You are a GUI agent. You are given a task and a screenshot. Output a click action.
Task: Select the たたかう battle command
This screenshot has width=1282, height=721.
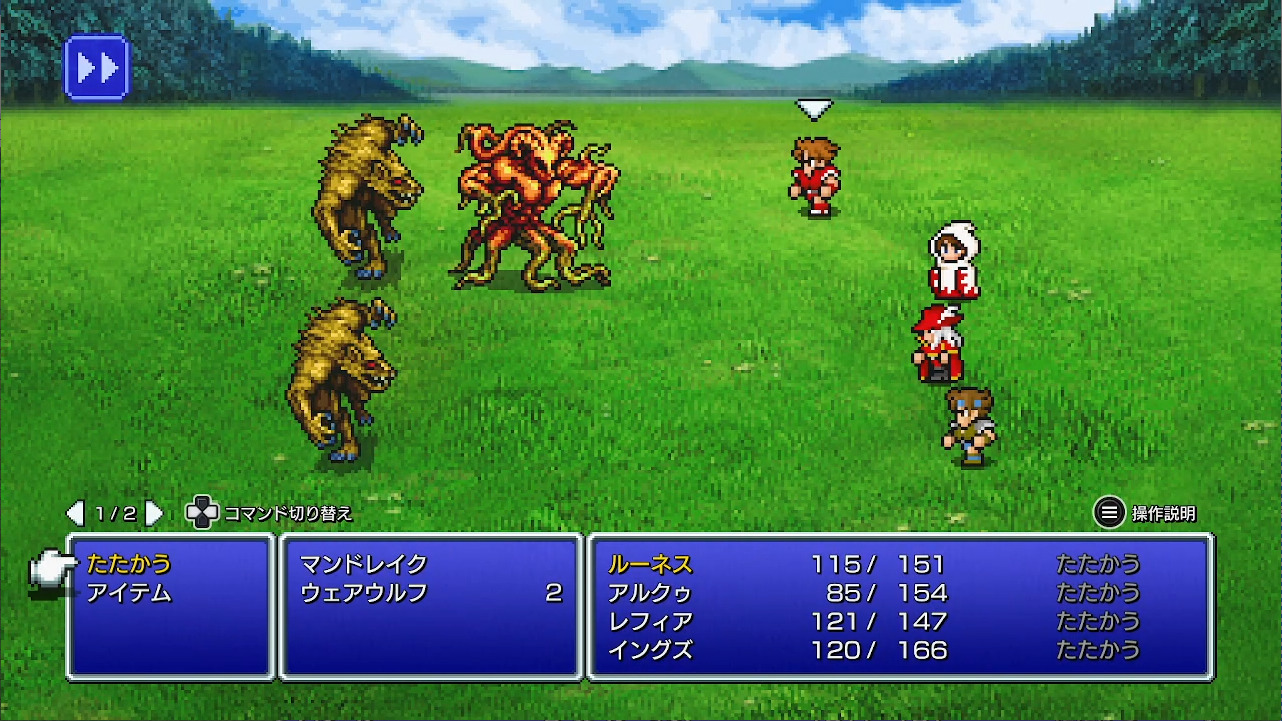(x=130, y=562)
